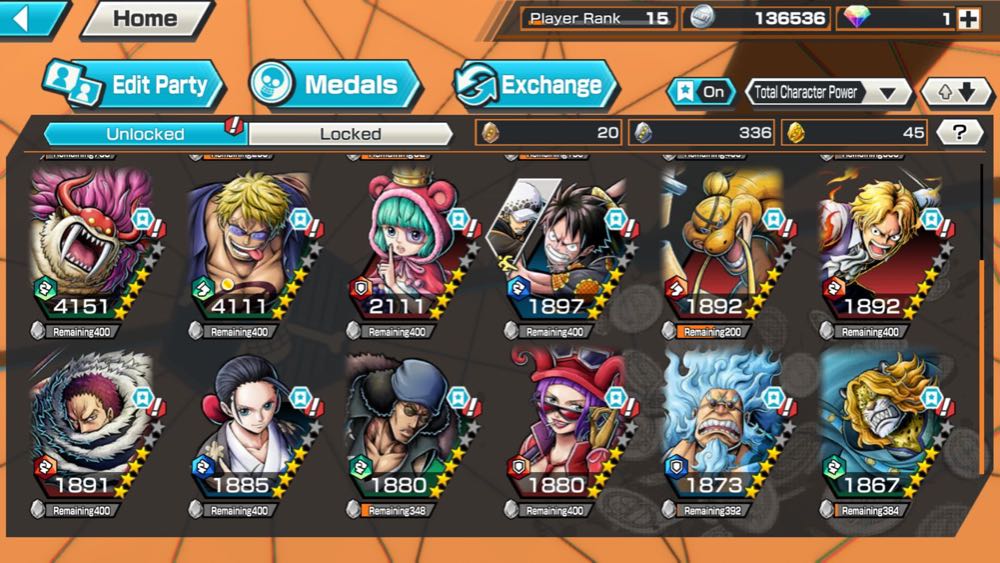Open the Exchange screen
This screenshot has width=1000, height=563.
535,85
